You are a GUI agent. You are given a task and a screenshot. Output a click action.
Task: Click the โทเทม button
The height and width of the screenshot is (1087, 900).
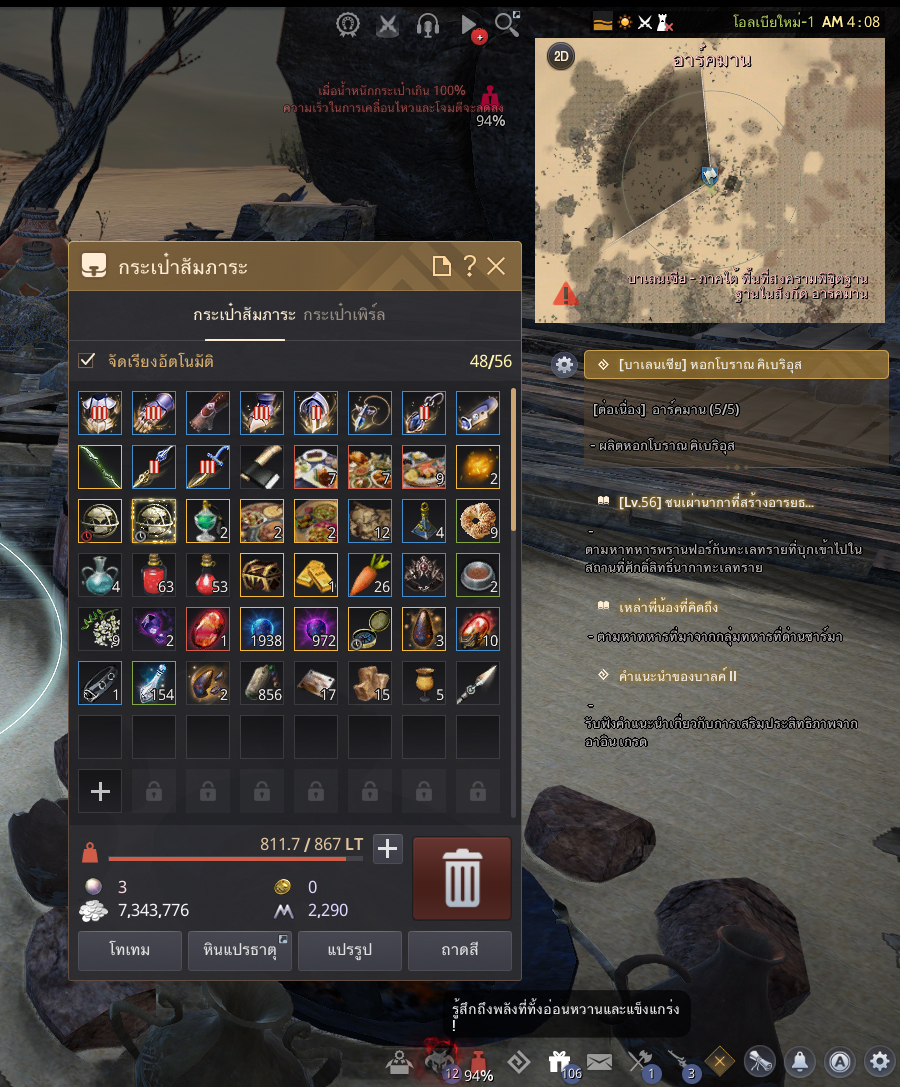point(130,950)
